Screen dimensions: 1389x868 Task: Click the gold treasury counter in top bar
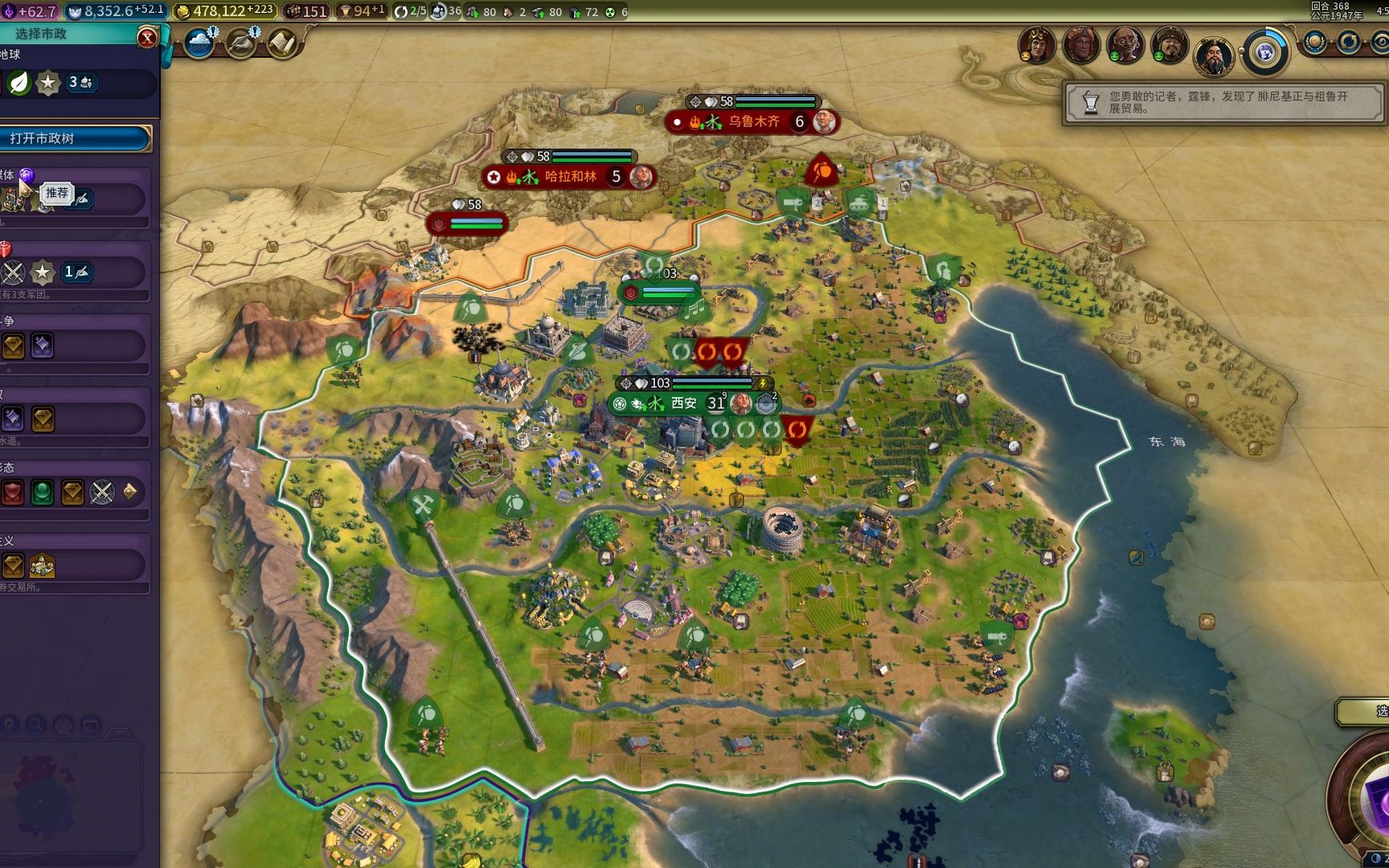point(225,11)
